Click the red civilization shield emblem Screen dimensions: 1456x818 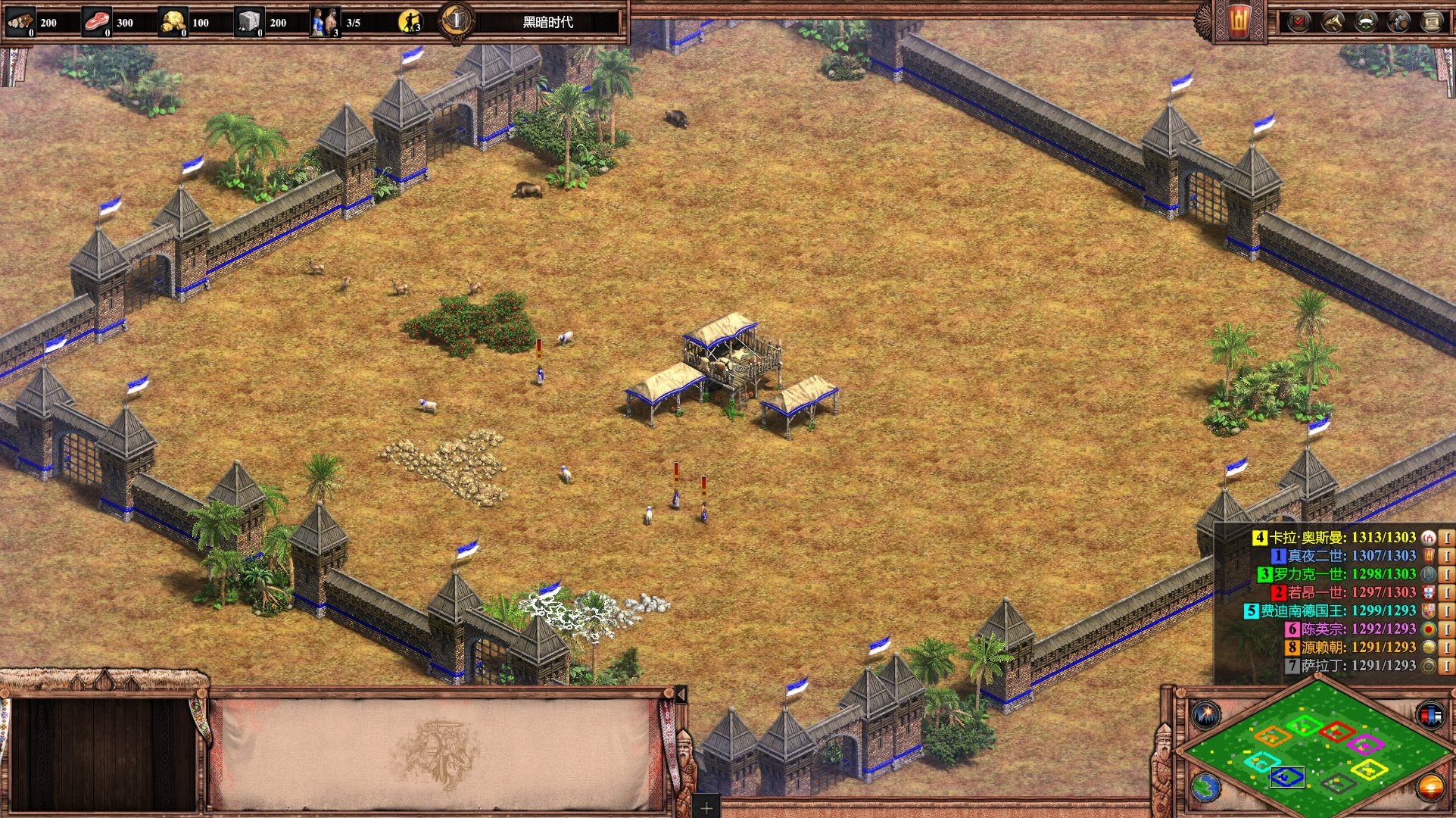click(1239, 22)
